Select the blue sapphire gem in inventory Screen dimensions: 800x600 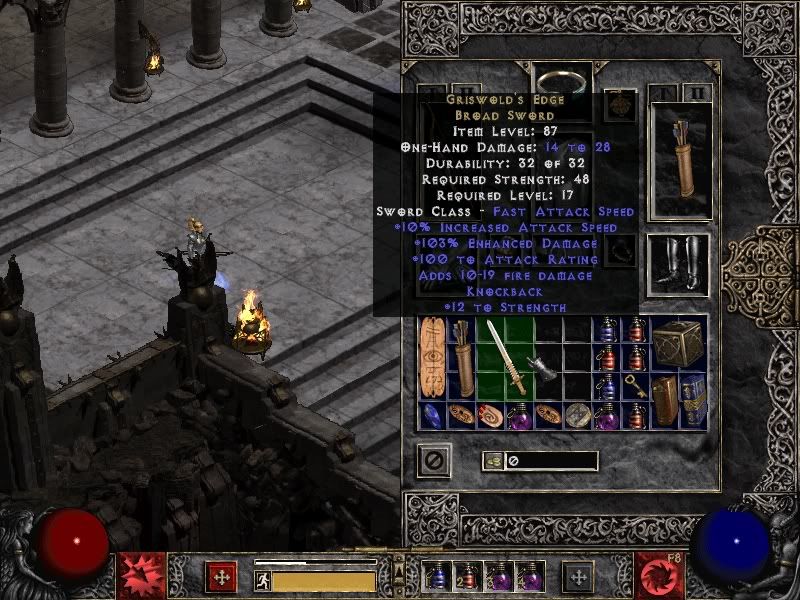pos(432,416)
